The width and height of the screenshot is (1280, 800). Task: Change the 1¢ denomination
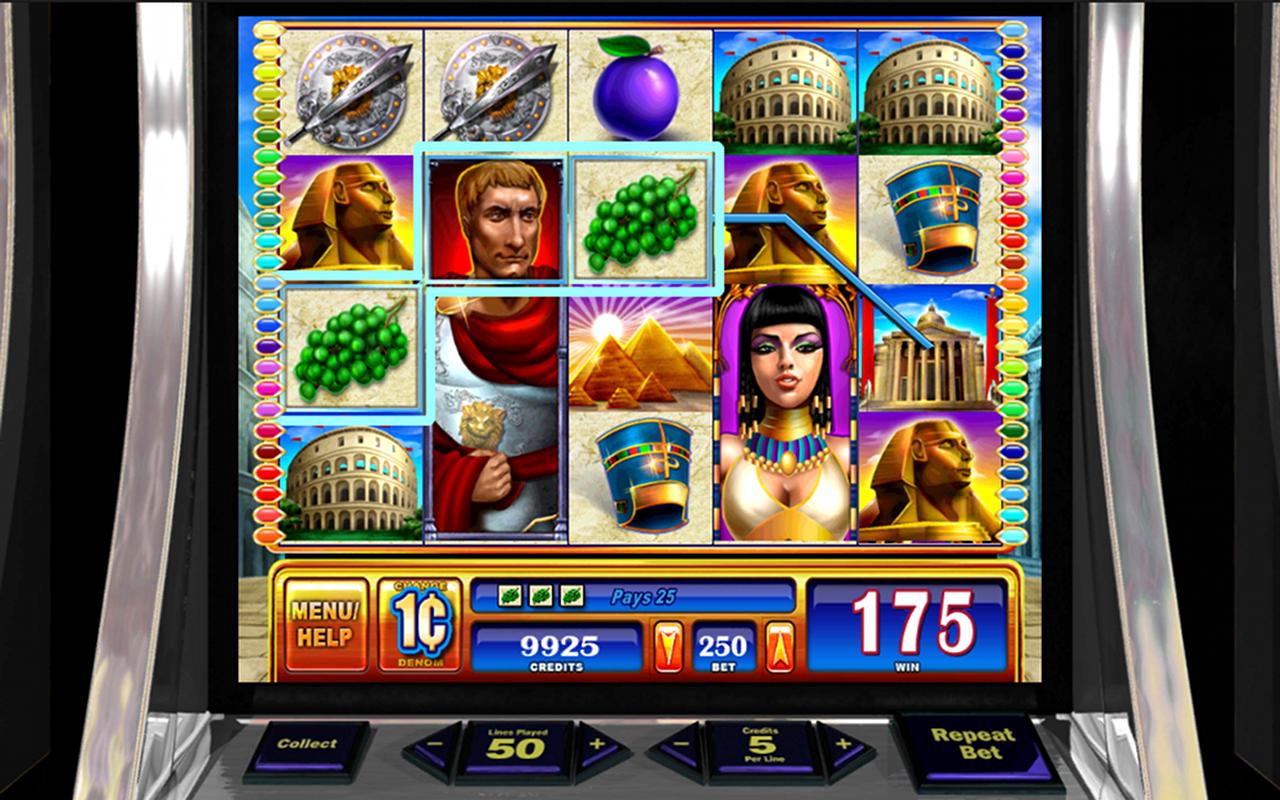pyautogui.click(x=420, y=624)
